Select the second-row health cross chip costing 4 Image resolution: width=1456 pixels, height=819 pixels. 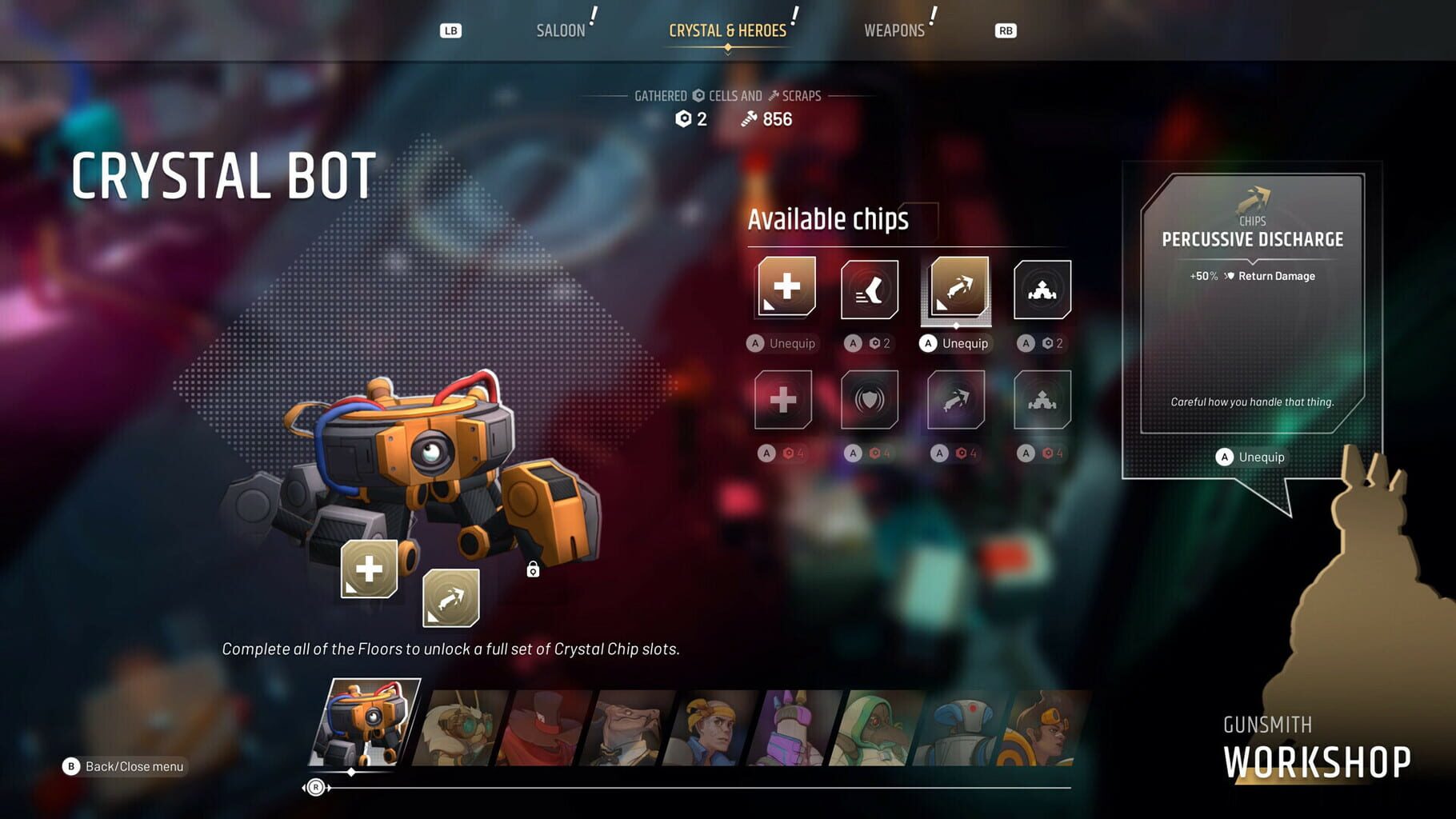click(784, 400)
